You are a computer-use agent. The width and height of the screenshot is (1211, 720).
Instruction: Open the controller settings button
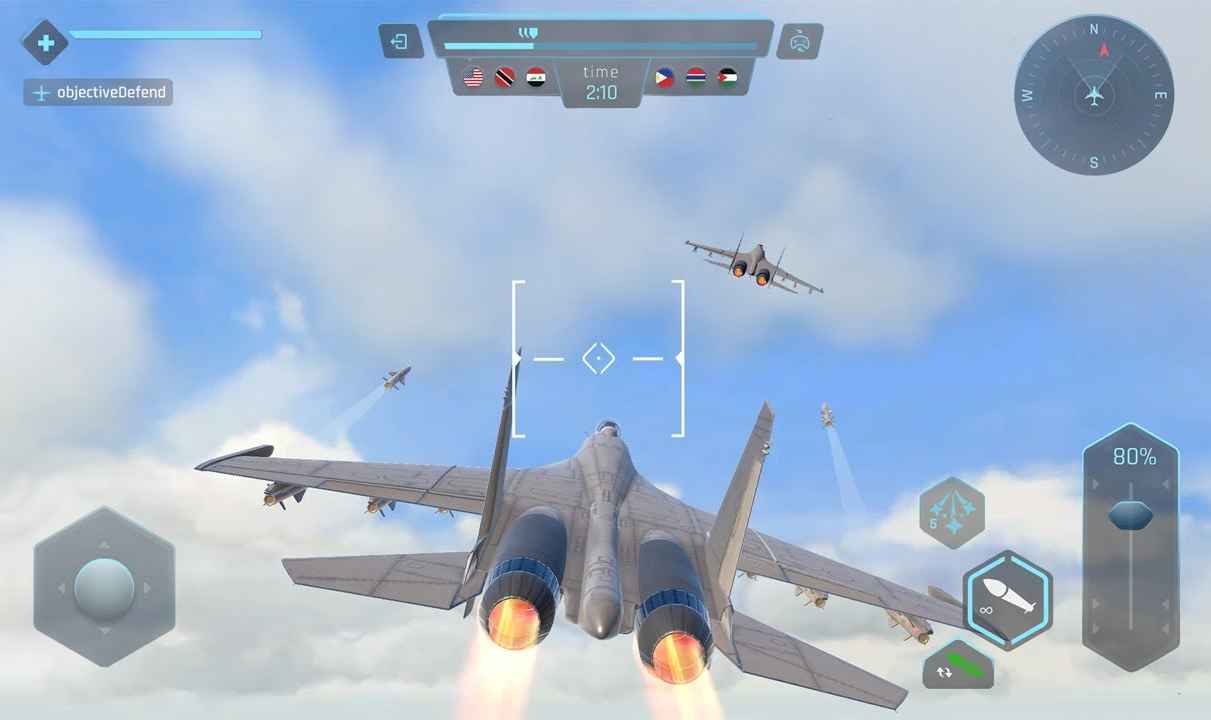click(799, 42)
